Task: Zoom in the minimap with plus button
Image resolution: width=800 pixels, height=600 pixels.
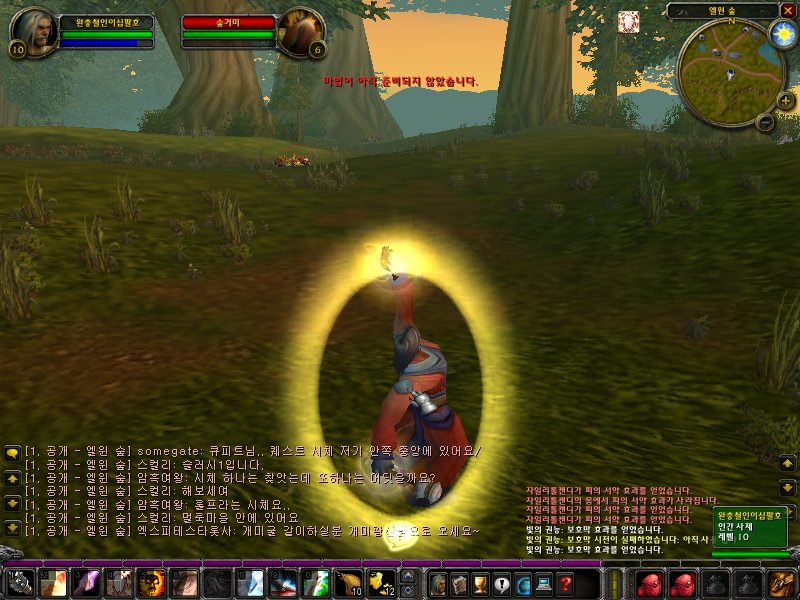Action: pyautogui.click(x=785, y=101)
